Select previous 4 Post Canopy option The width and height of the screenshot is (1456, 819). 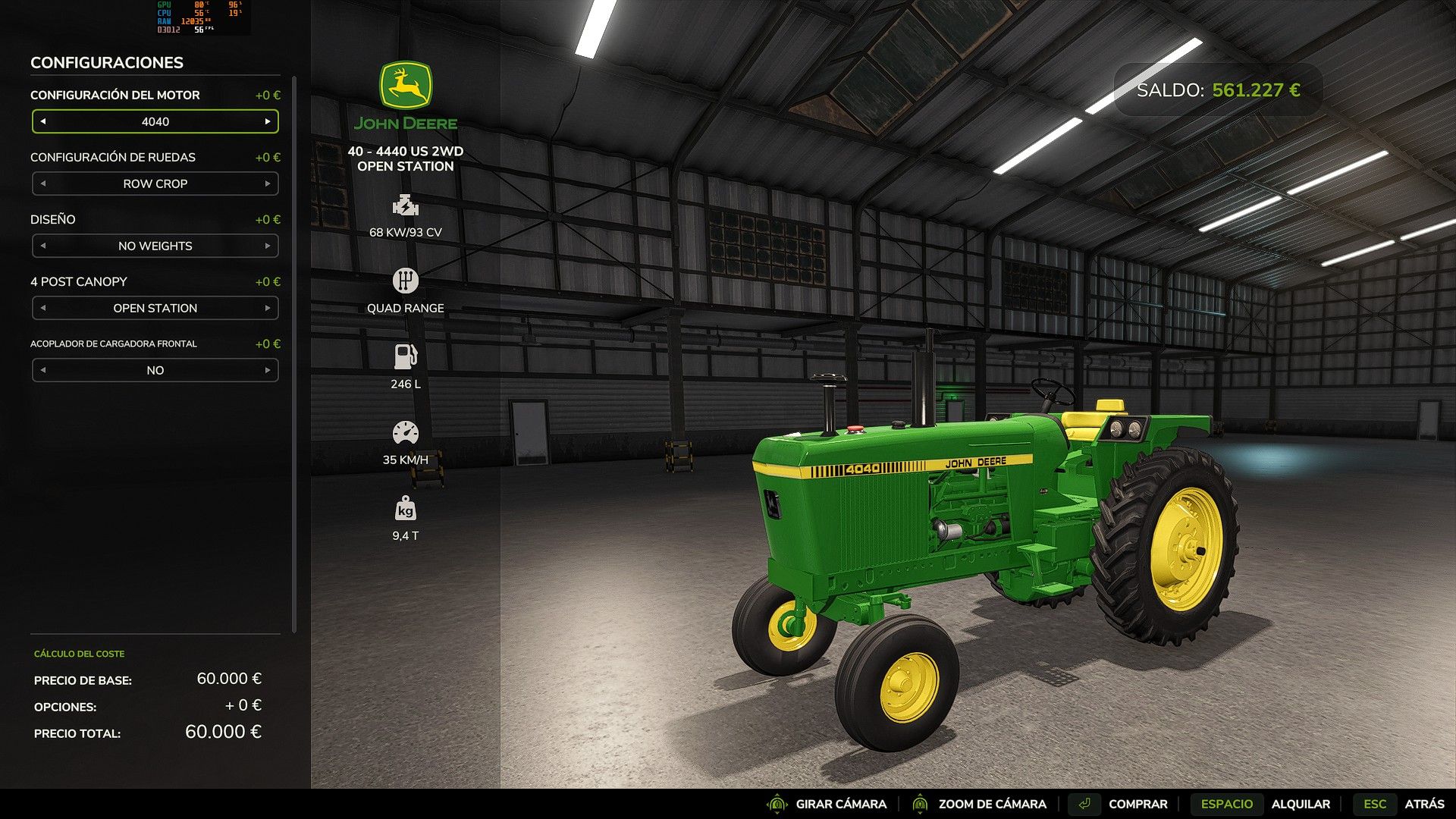click(43, 308)
